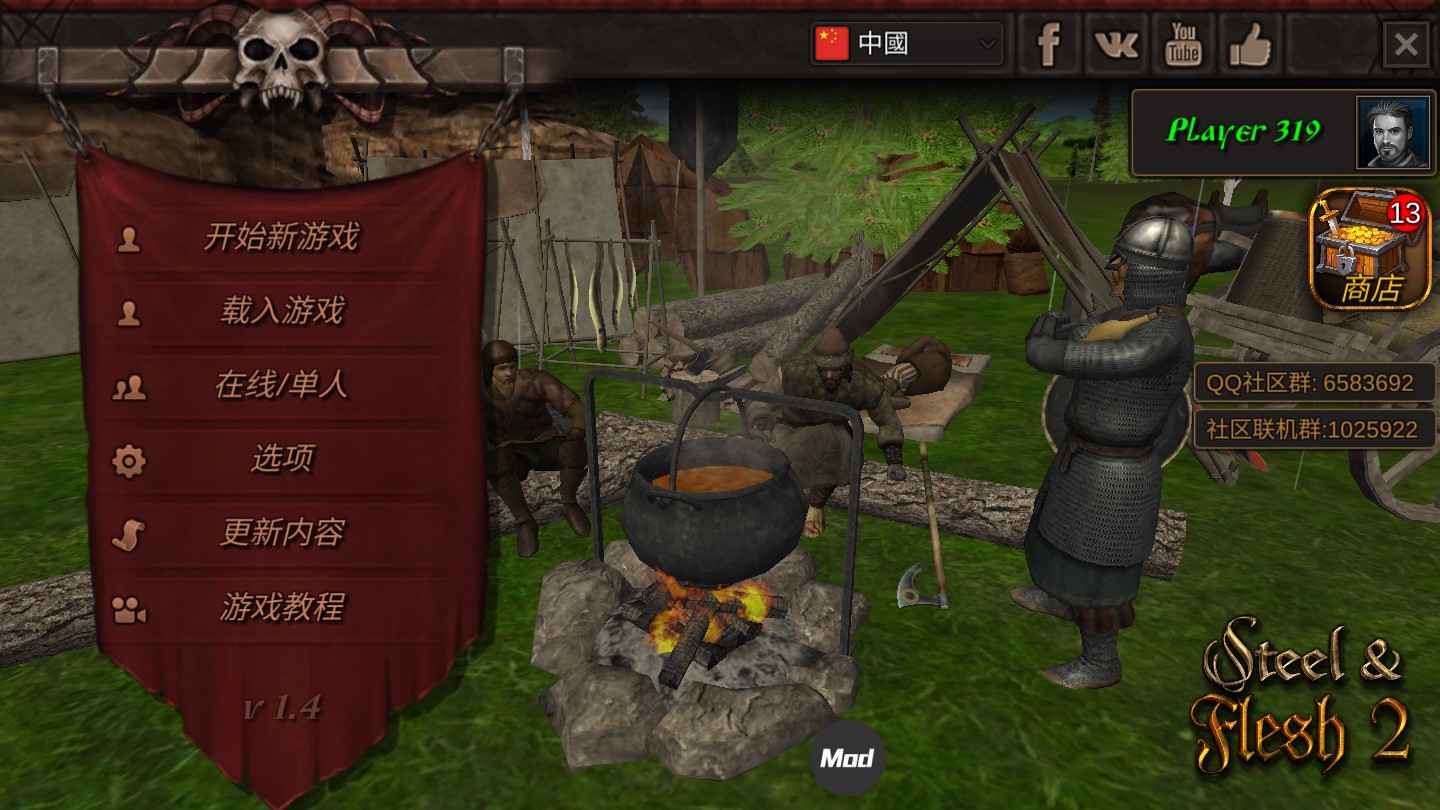Select the community multiplayer group button (社区联机群)
The height and width of the screenshot is (810, 1440).
(x=1314, y=430)
